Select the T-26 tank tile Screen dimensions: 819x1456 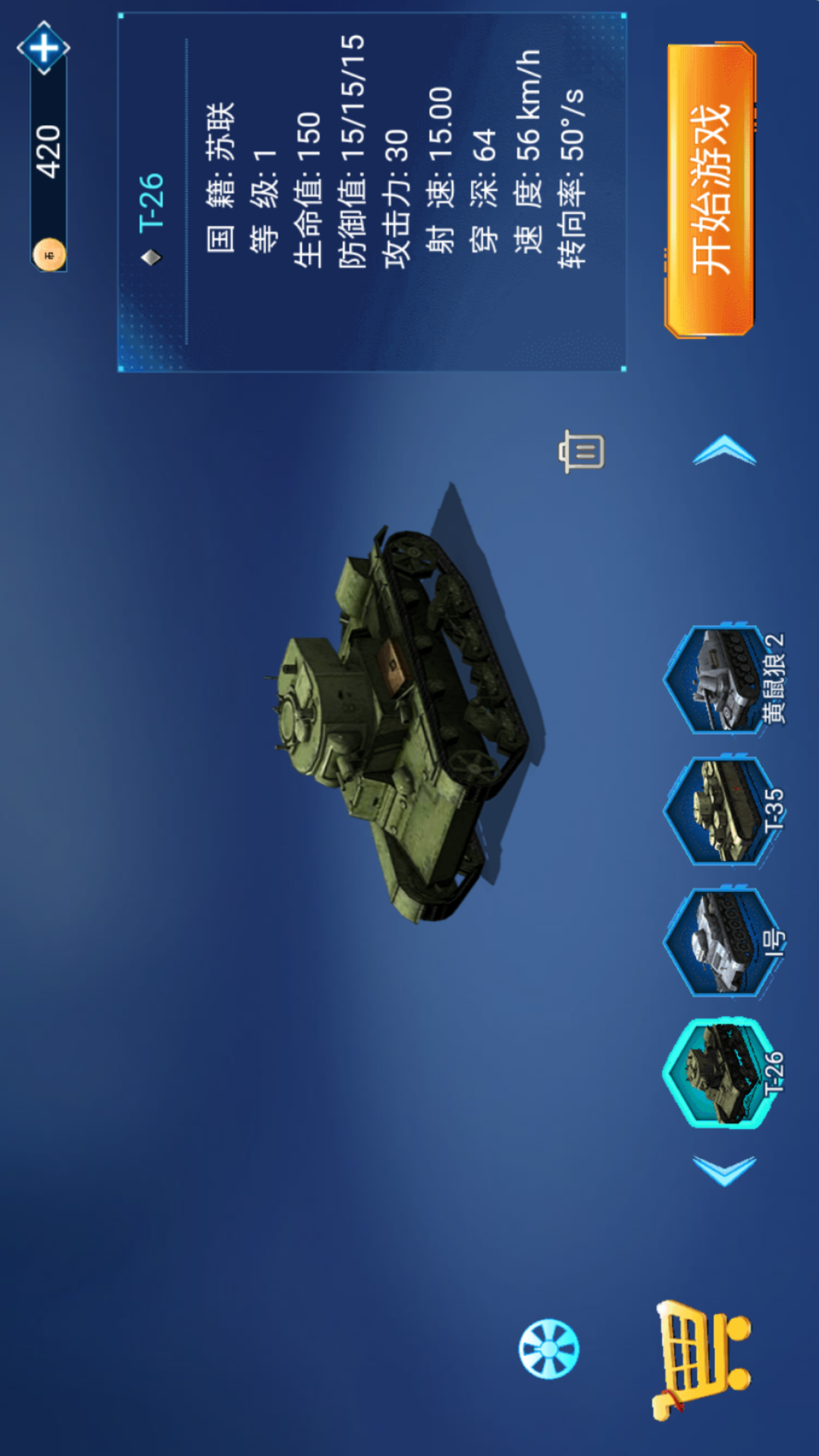coord(721,1073)
